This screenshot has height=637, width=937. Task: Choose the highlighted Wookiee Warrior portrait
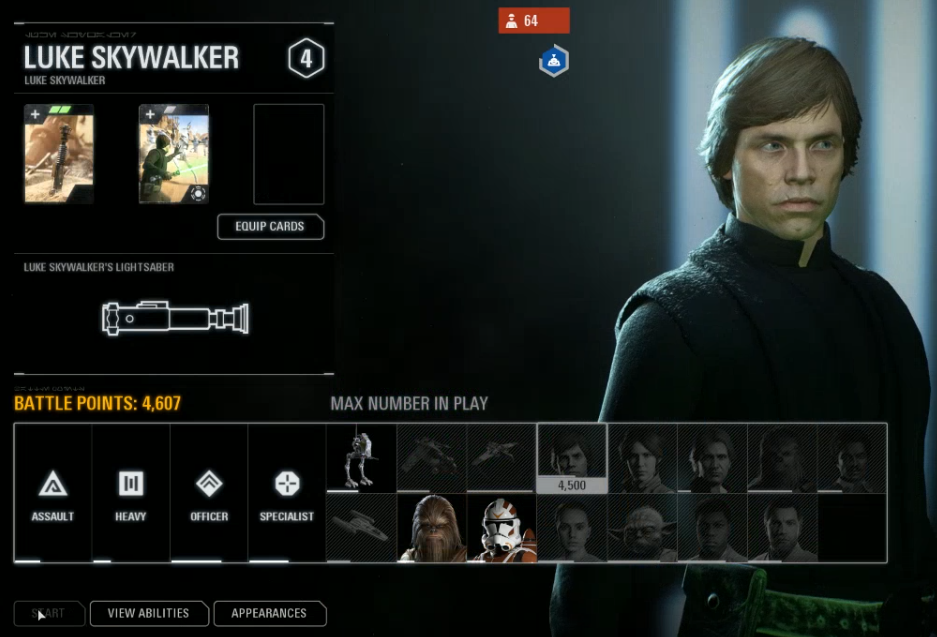(x=431, y=527)
